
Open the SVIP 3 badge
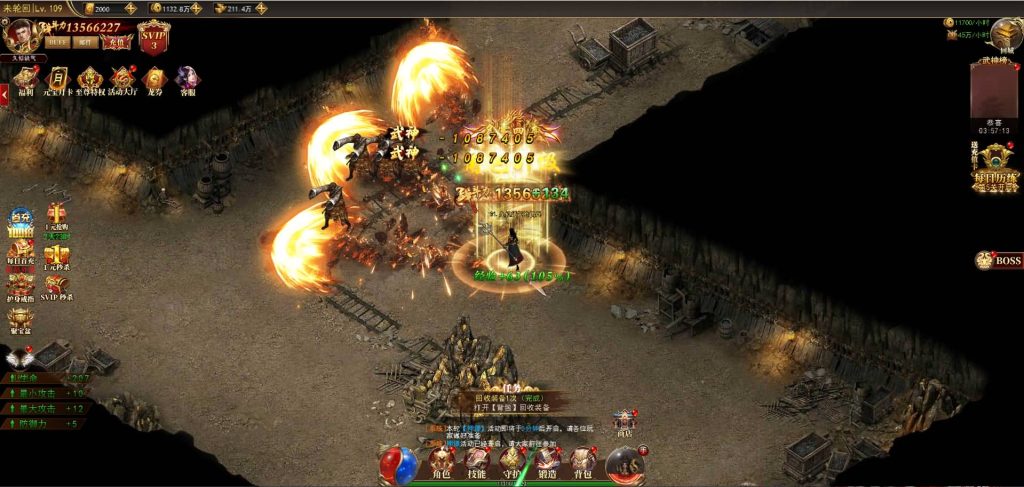pos(154,37)
